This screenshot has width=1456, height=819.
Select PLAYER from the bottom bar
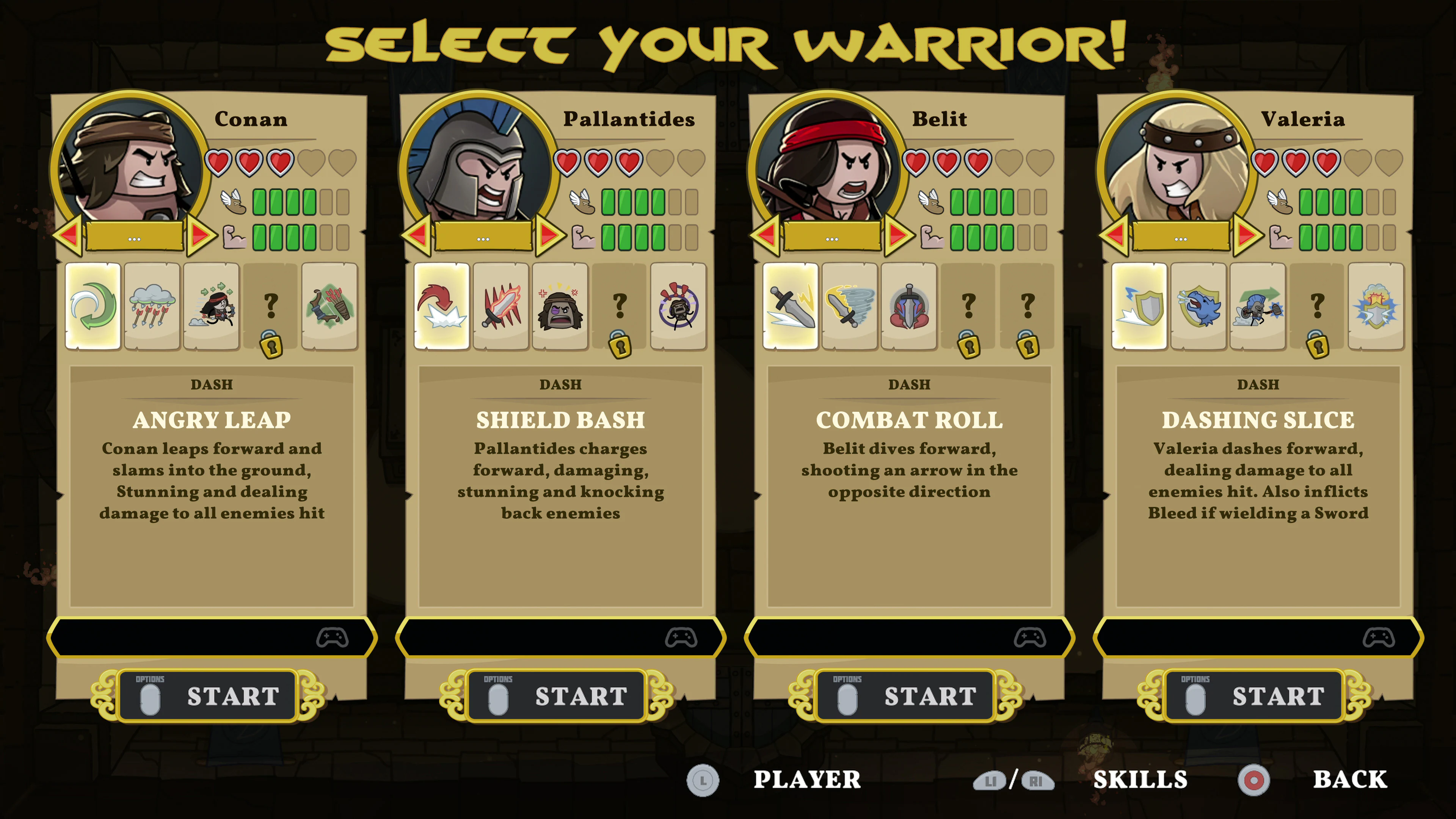tap(806, 780)
